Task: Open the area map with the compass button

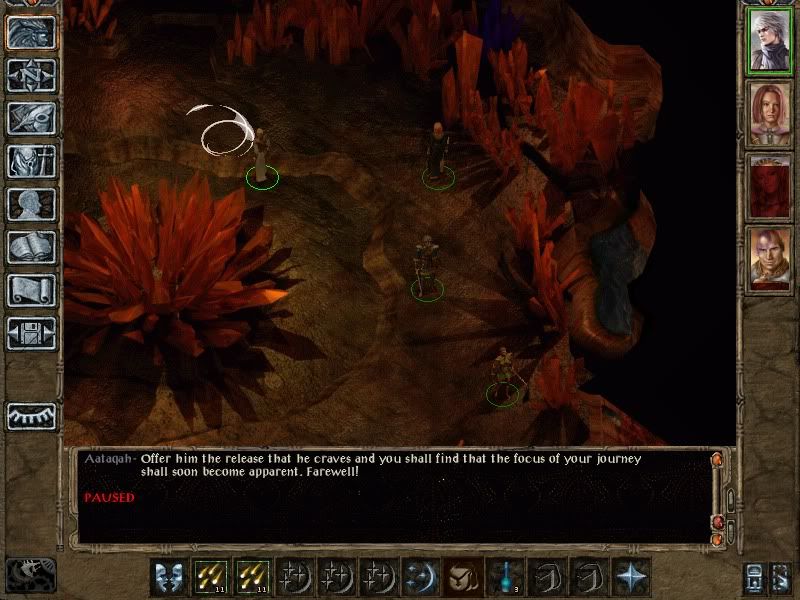Action: click(31, 74)
